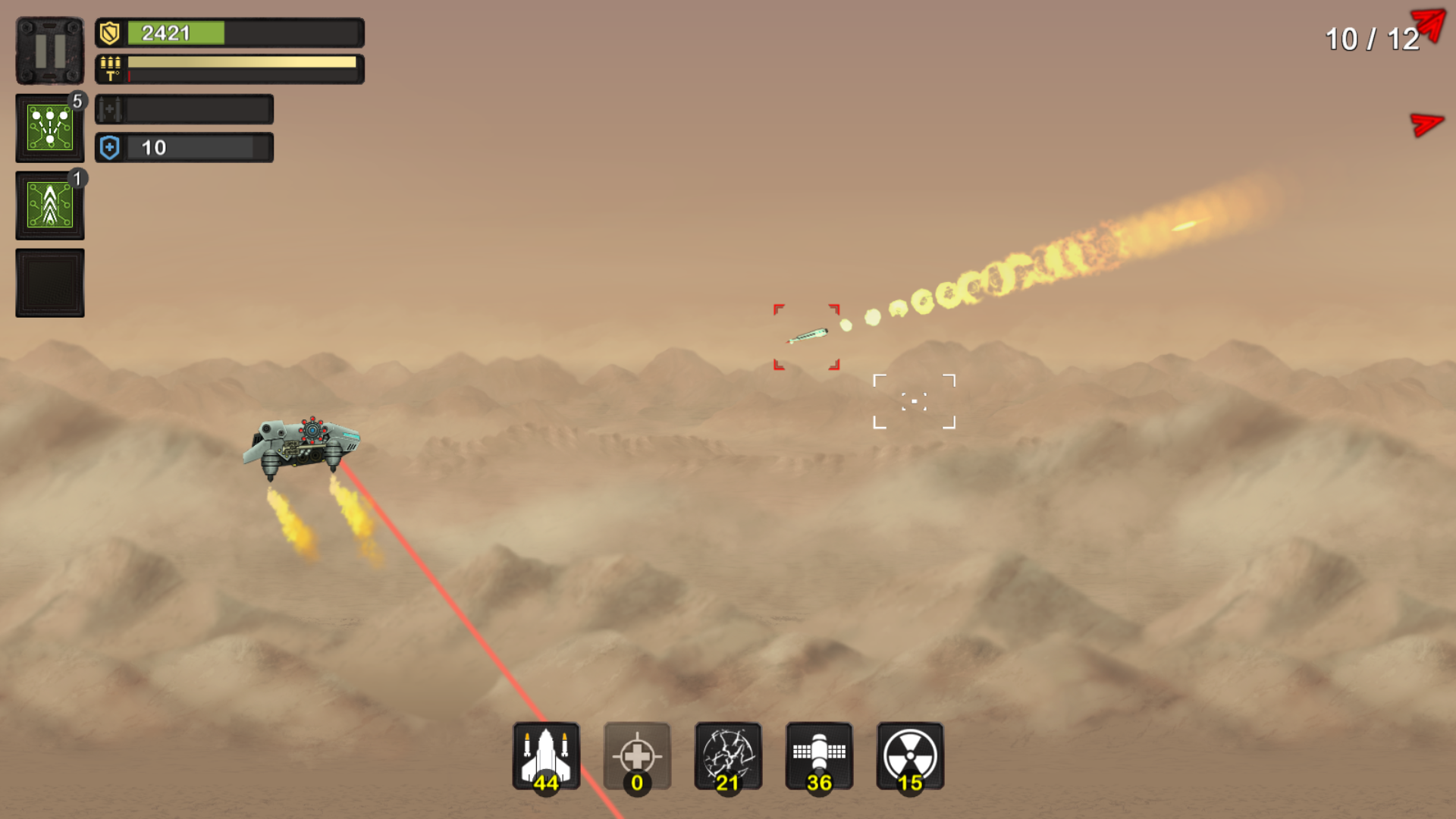The width and height of the screenshot is (1456, 819).
Task: Click the red arrow marker on right screen edge
Action: pyautogui.click(x=1426, y=124)
